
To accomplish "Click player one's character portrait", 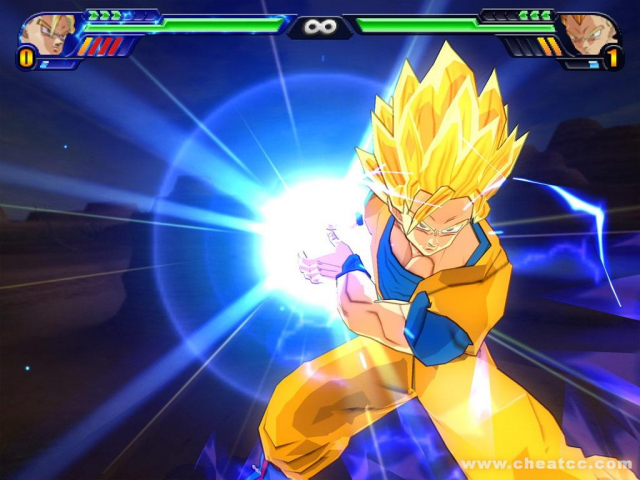I will 43,33.
